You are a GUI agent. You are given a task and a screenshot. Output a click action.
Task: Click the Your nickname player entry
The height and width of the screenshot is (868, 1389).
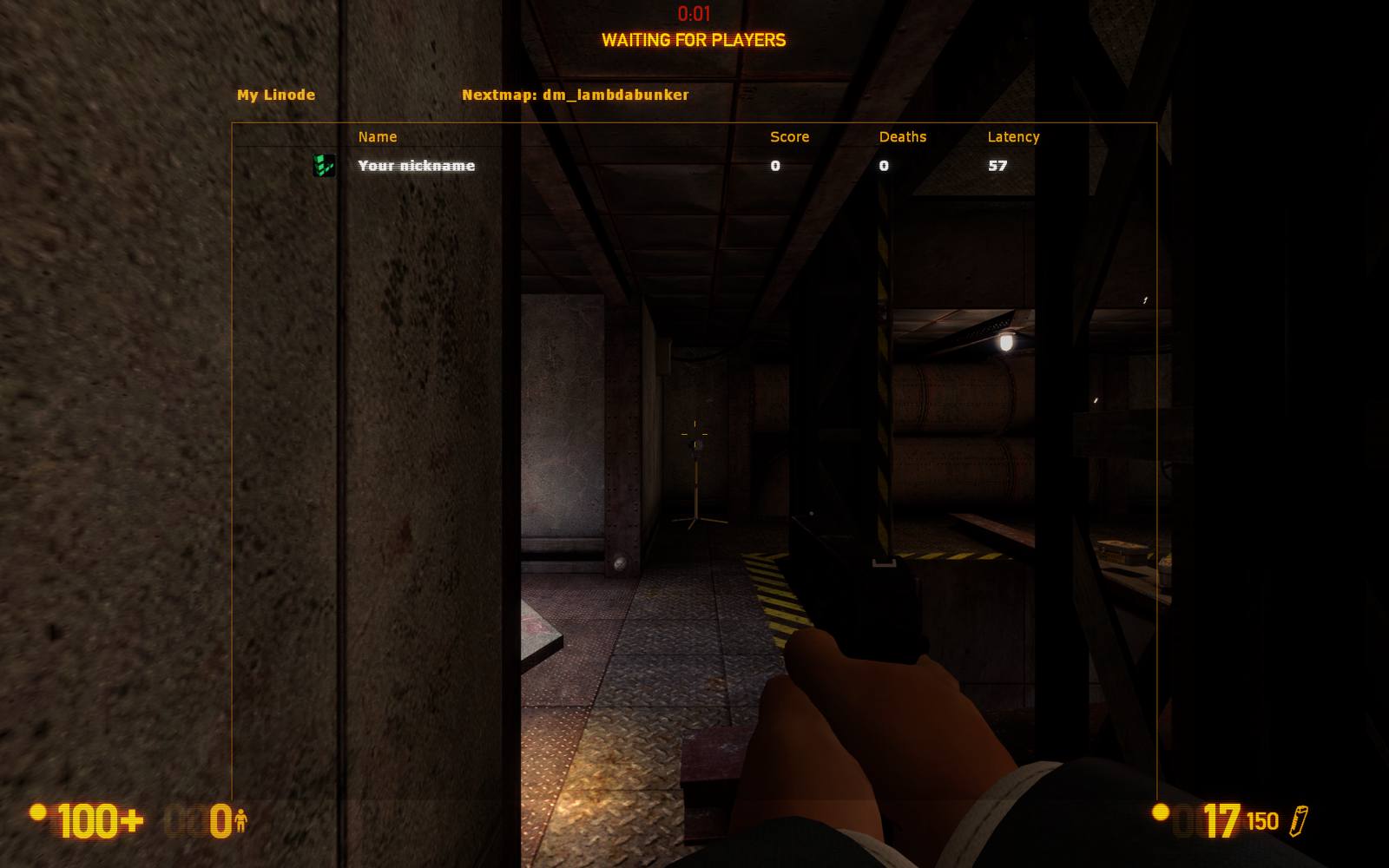tap(415, 165)
